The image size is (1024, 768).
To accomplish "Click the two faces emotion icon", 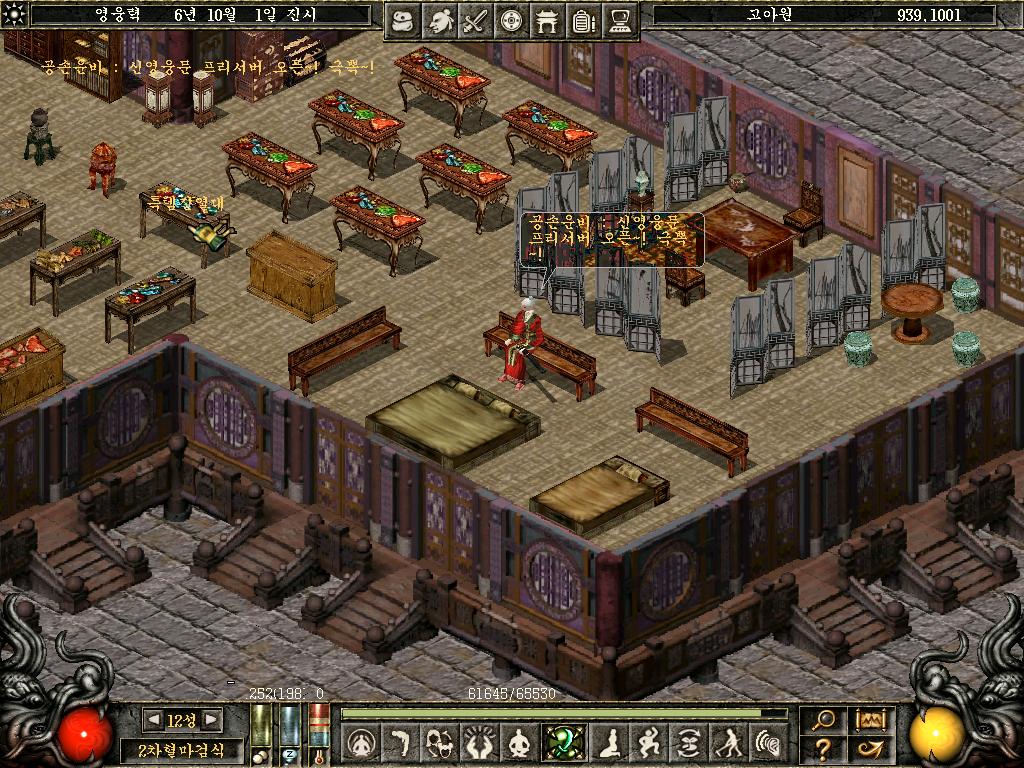I will click(439, 743).
